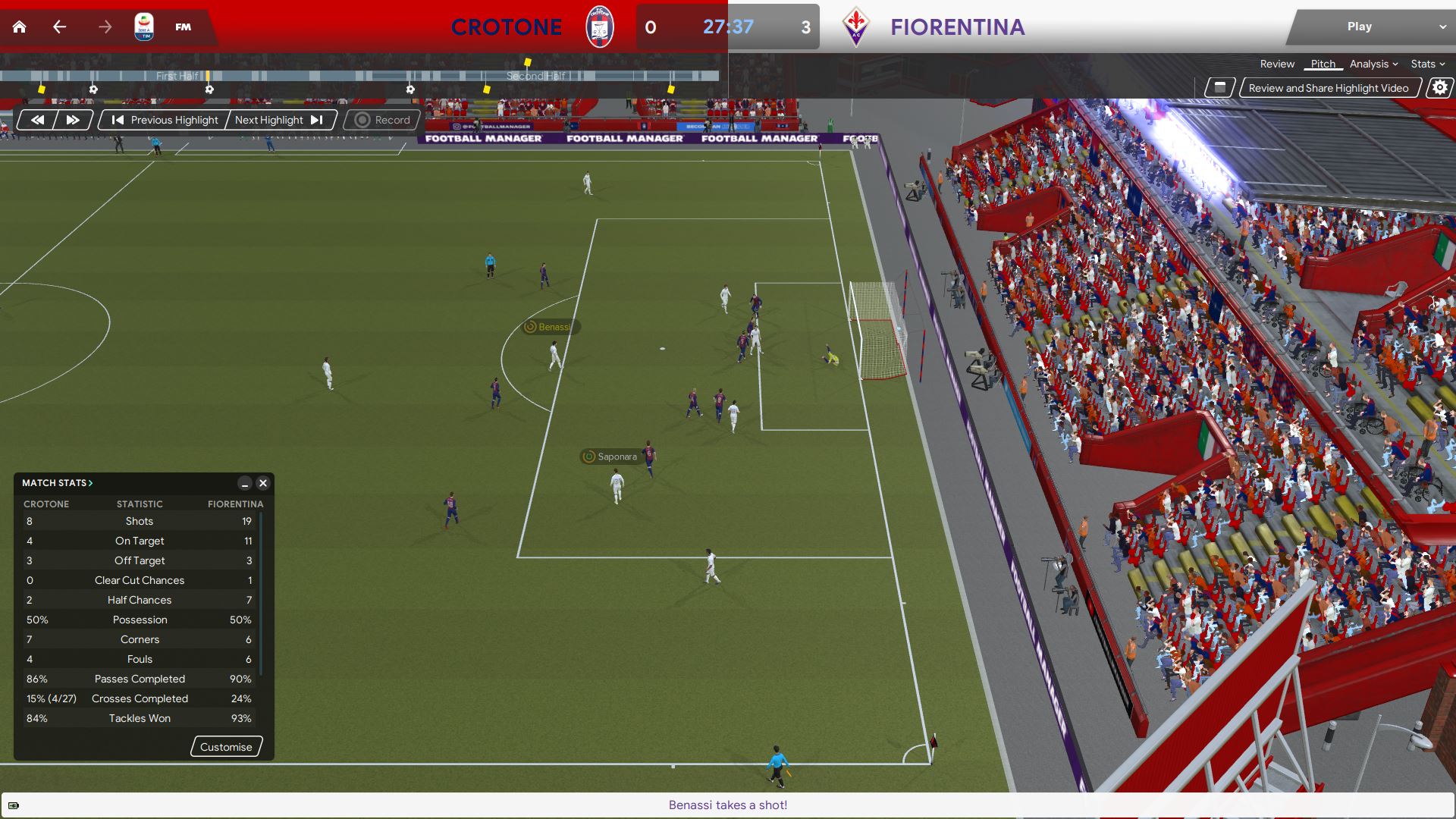Fast forward the match replay
Viewport: 1456px width, 819px height.
73,120
